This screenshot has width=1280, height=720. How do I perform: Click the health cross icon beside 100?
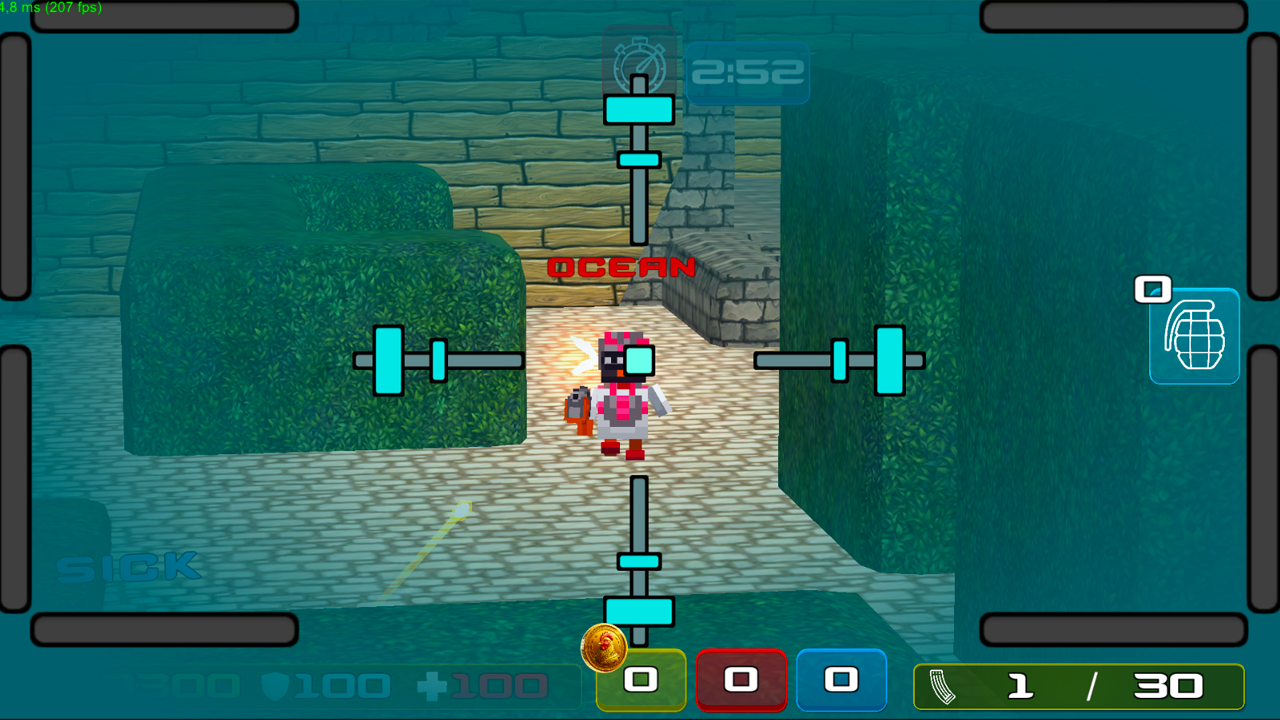coord(432,688)
